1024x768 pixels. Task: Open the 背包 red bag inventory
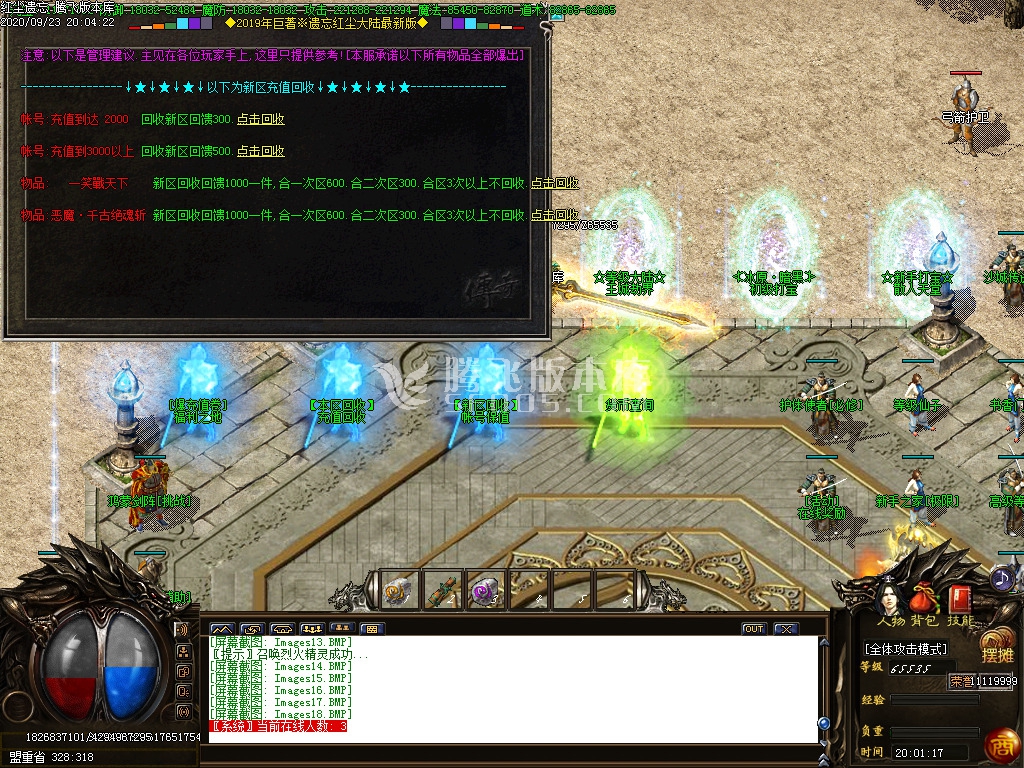(x=925, y=600)
